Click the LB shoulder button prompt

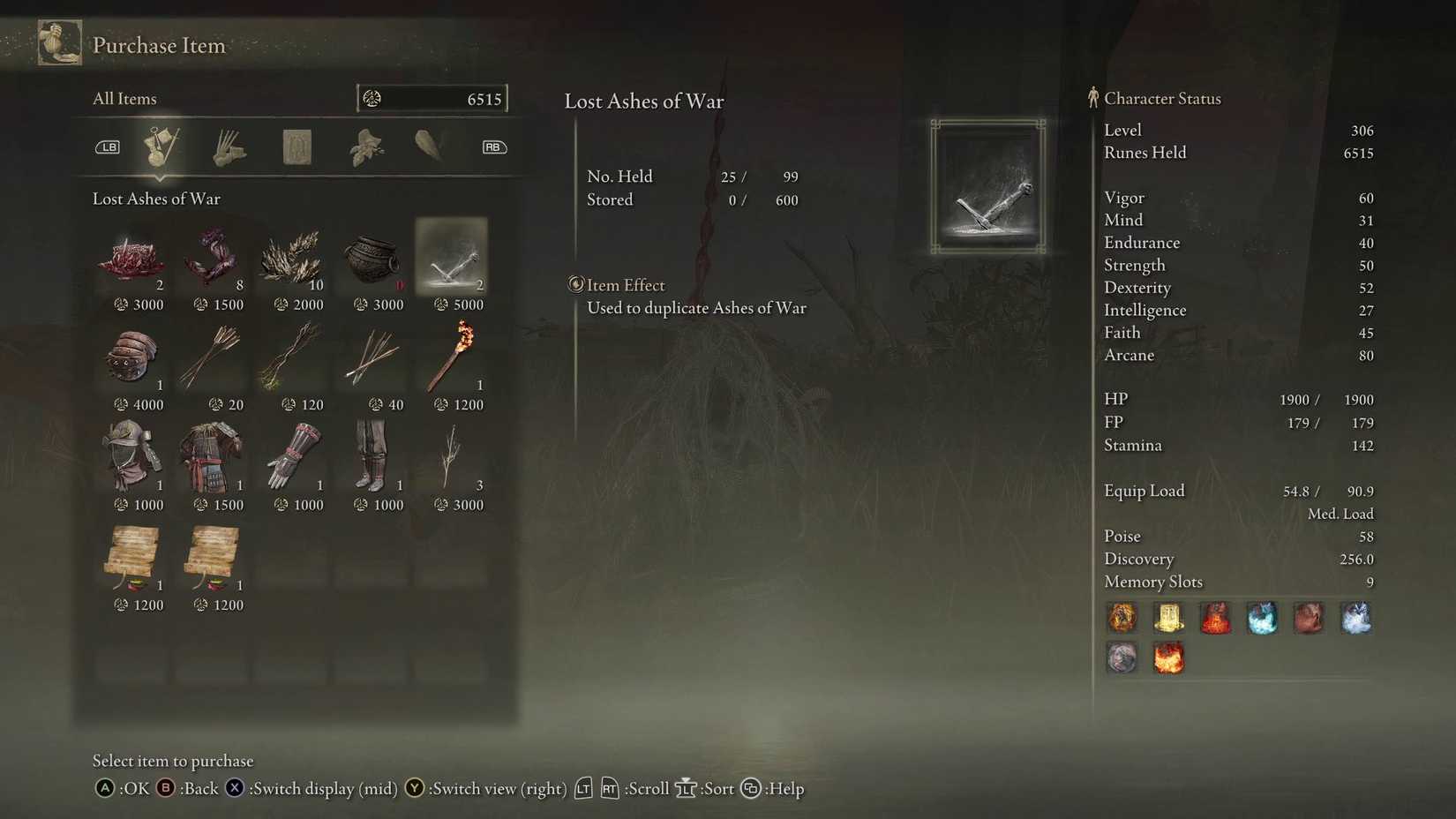[107, 147]
